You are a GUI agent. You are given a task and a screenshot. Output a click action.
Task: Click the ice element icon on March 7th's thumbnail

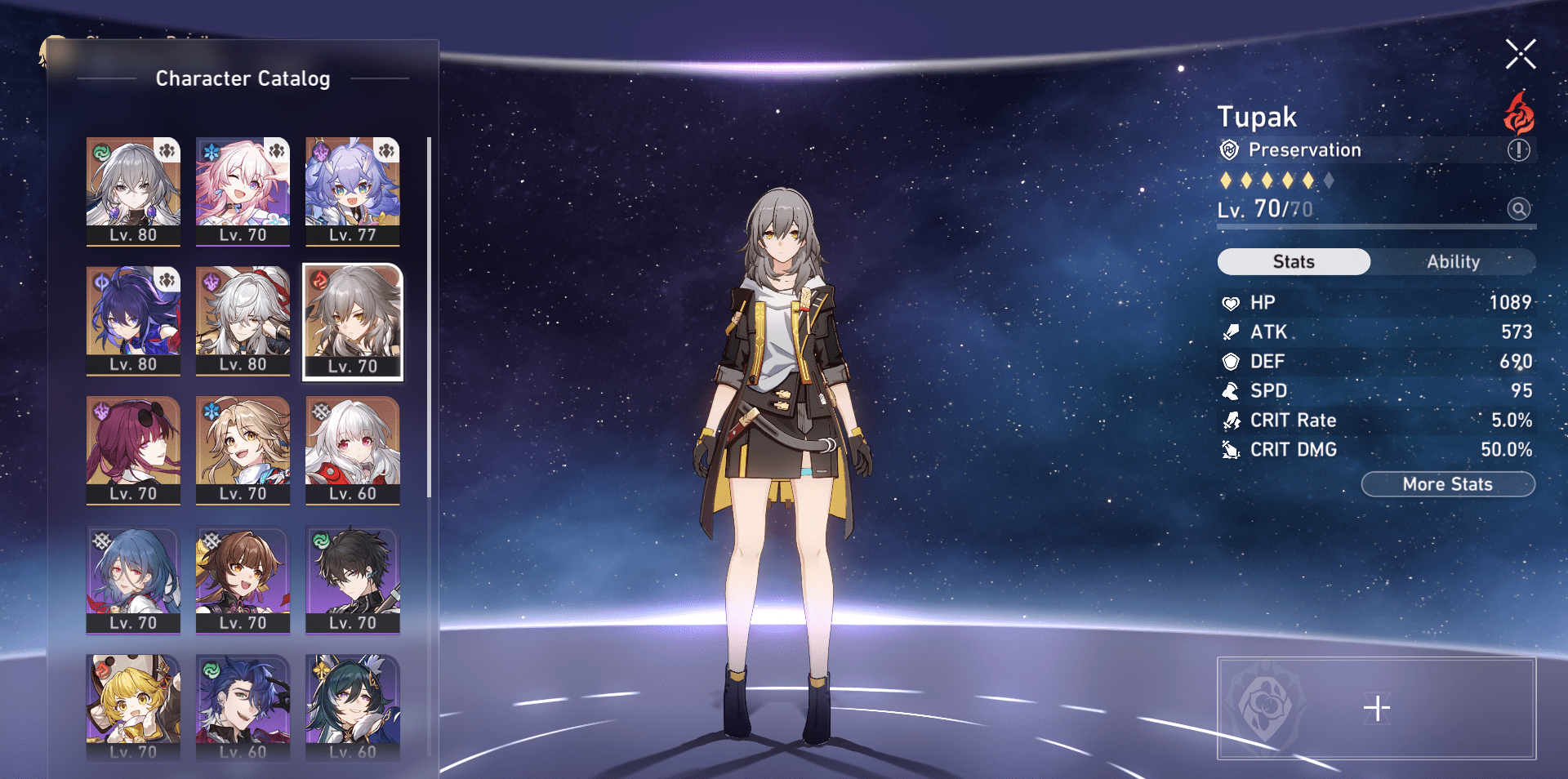pyautogui.click(x=209, y=149)
